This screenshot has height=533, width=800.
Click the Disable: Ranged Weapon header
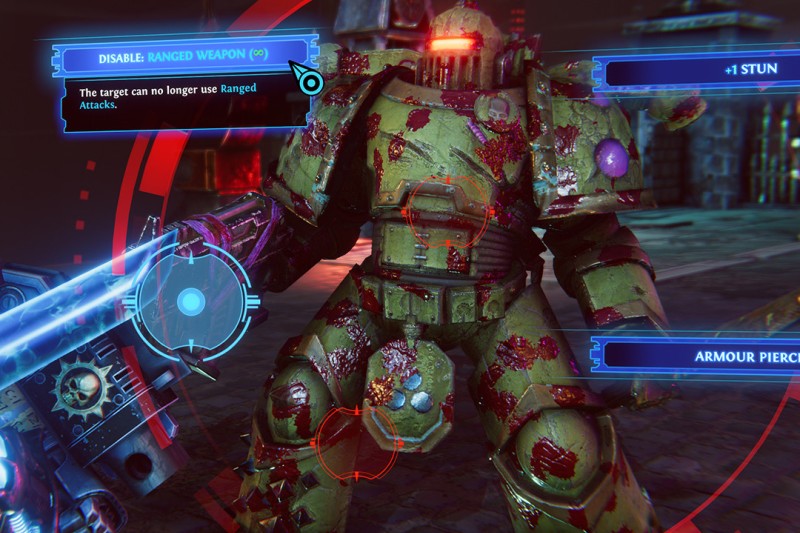(180, 57)
